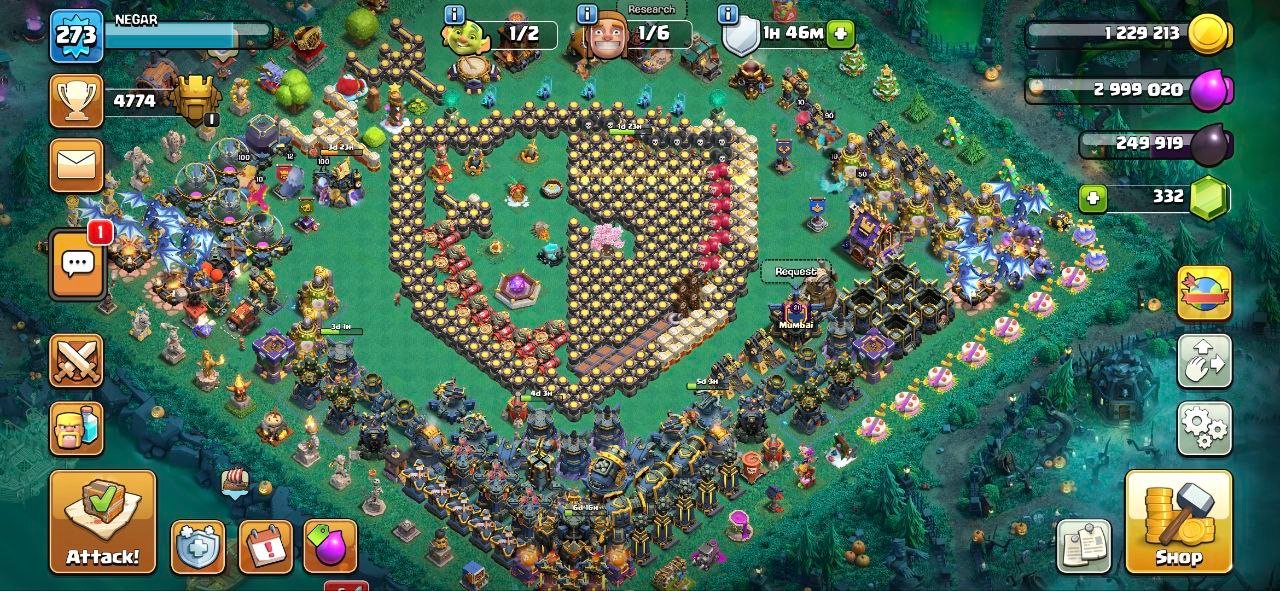This screenshot has height=591, width=1280.
Task: Show info for the goblin builder counter
Action: point(455,15)
